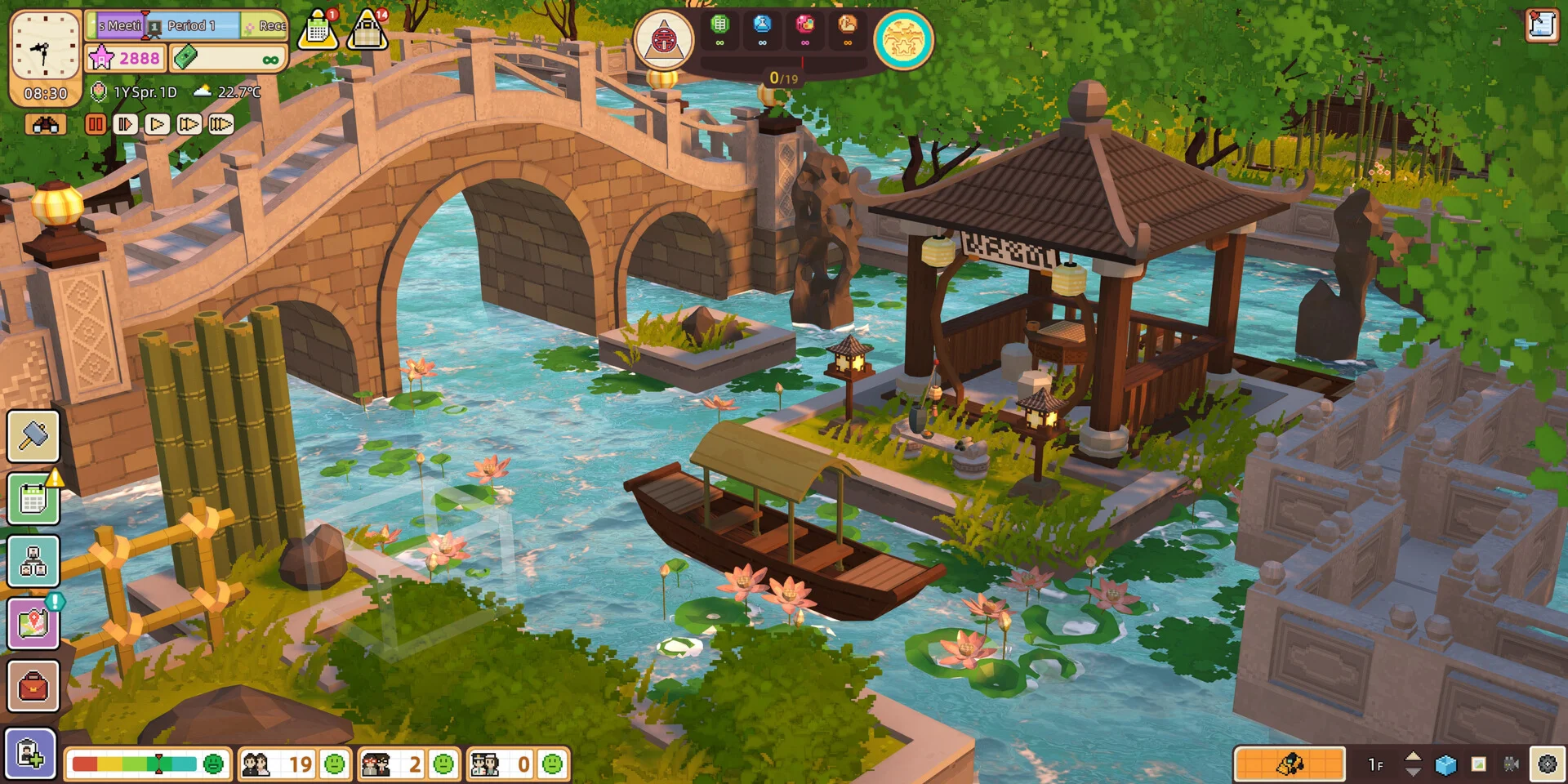Image resolution: width=1568 pixels, height=784 pixels.
Task: Open the hammer build menu
Action: pyautogui.click(x=33, y=435)
